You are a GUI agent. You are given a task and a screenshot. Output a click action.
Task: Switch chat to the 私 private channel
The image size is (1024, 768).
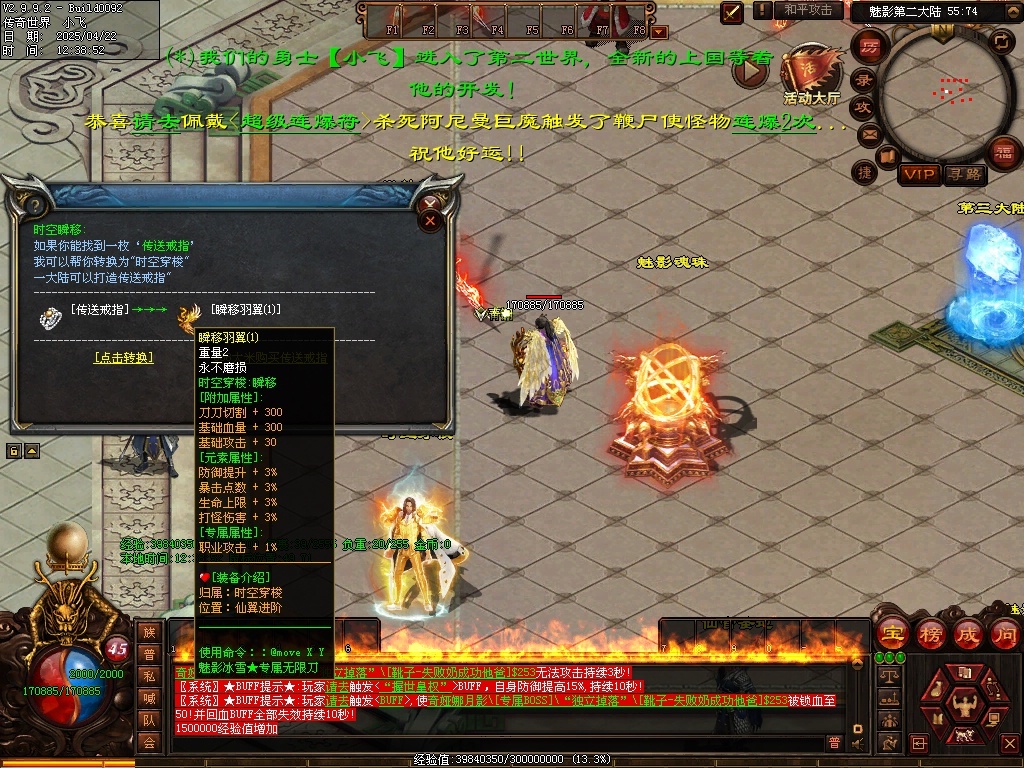pos(149,676)
